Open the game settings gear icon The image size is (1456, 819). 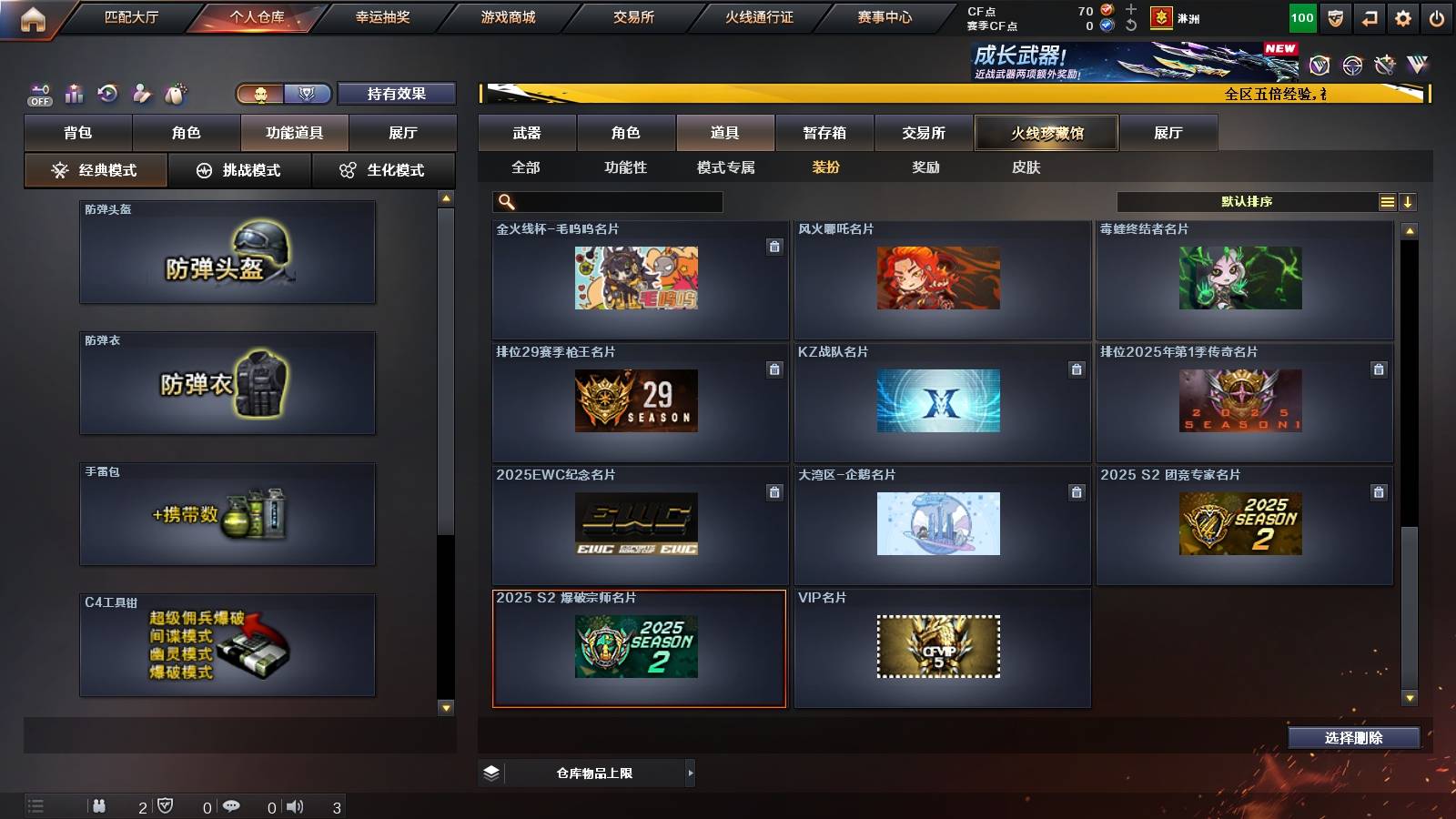point(1404,16)
